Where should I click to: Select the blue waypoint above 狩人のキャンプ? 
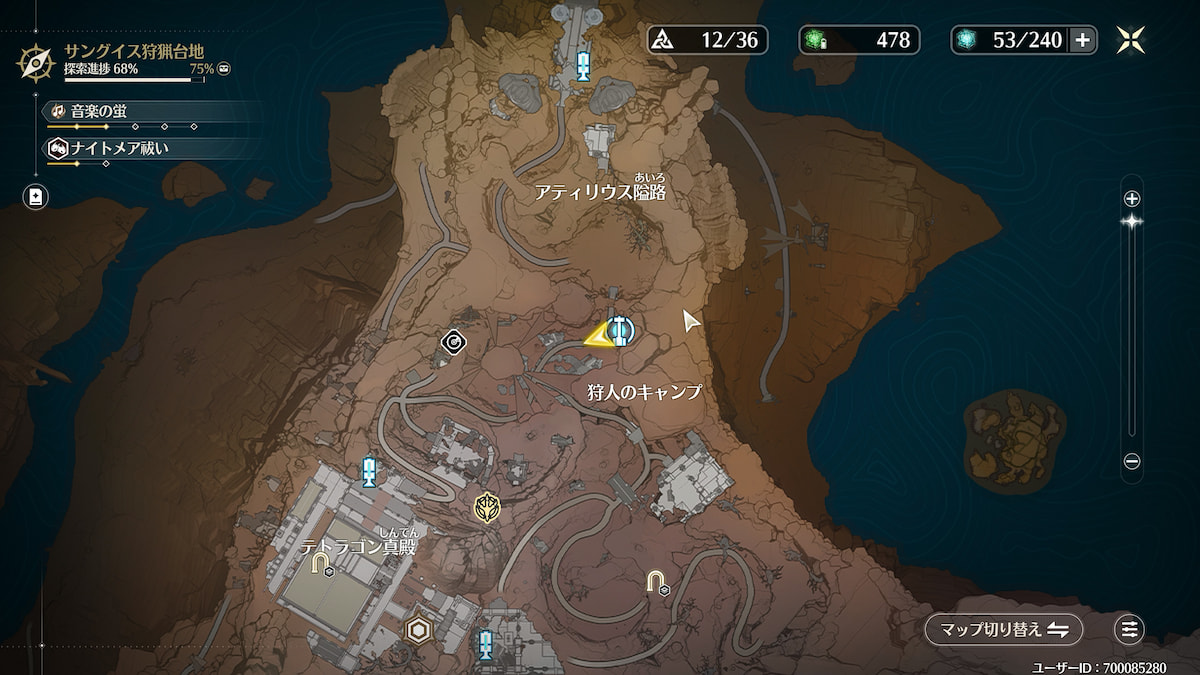click(x=620, y=329)
